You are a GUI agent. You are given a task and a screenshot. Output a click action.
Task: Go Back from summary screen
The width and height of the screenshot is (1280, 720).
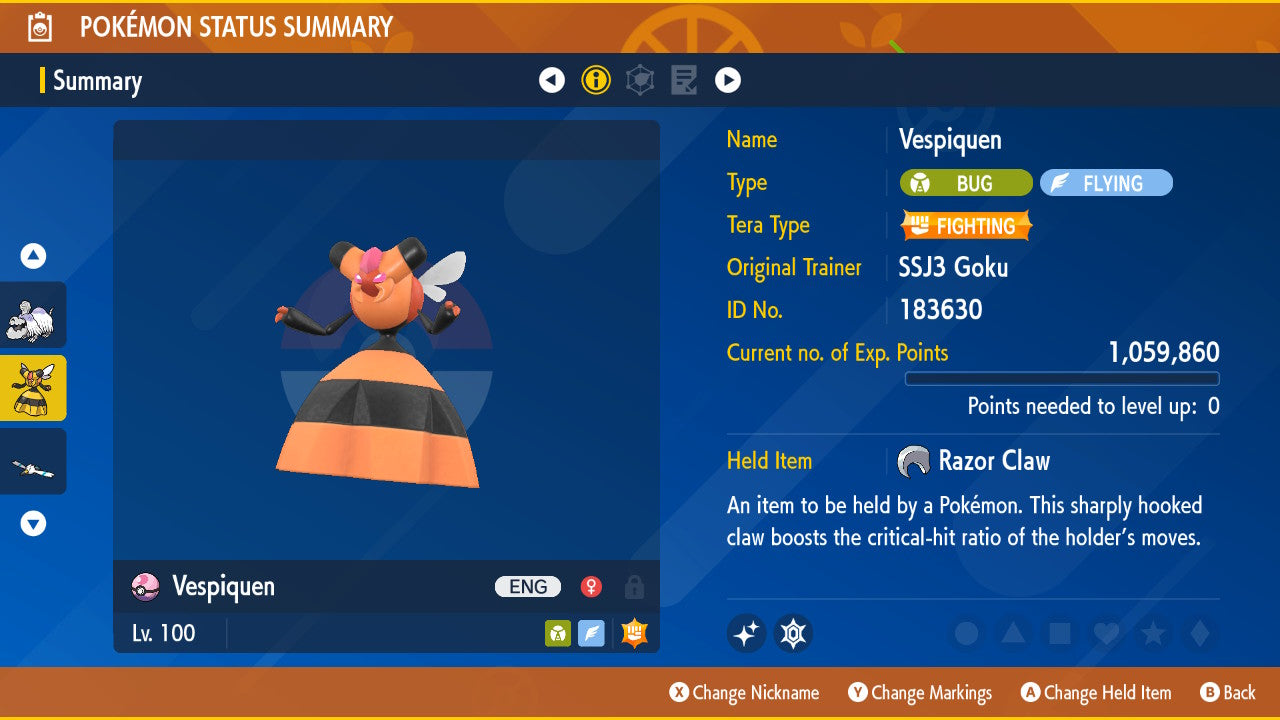click(x=1227, y=693)
